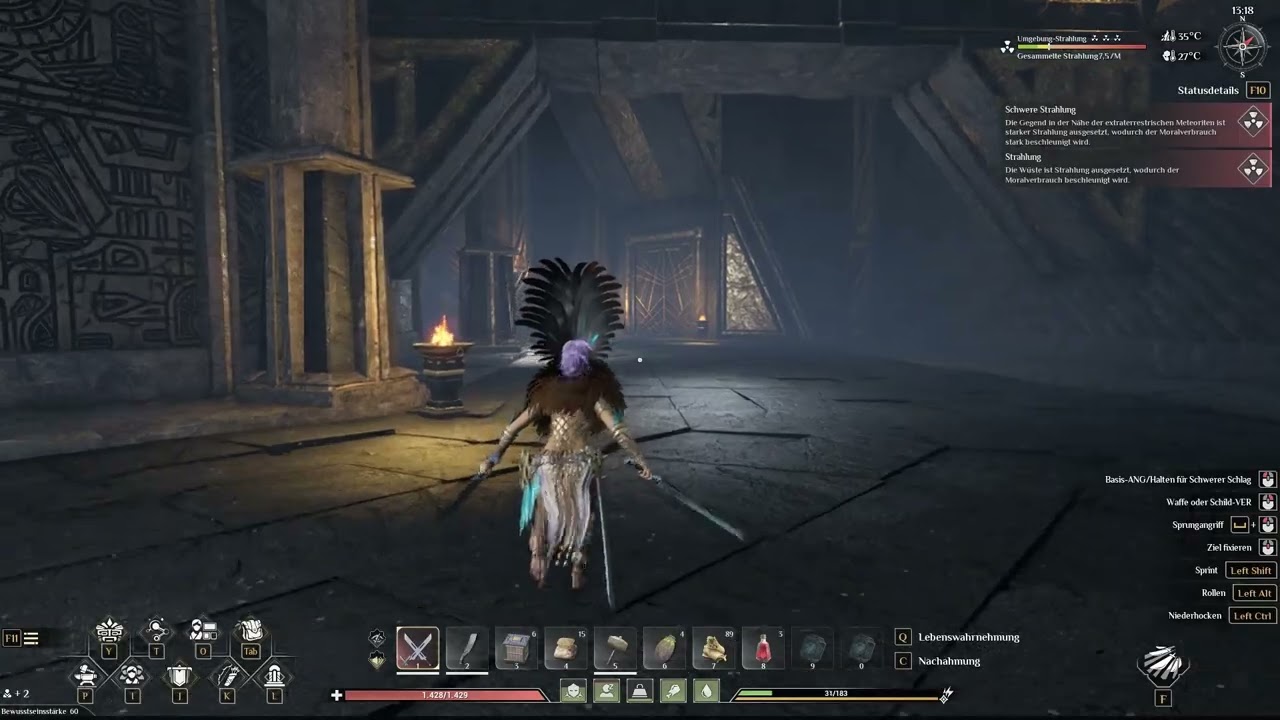Open the character panel icon above O

pos(203,630)
